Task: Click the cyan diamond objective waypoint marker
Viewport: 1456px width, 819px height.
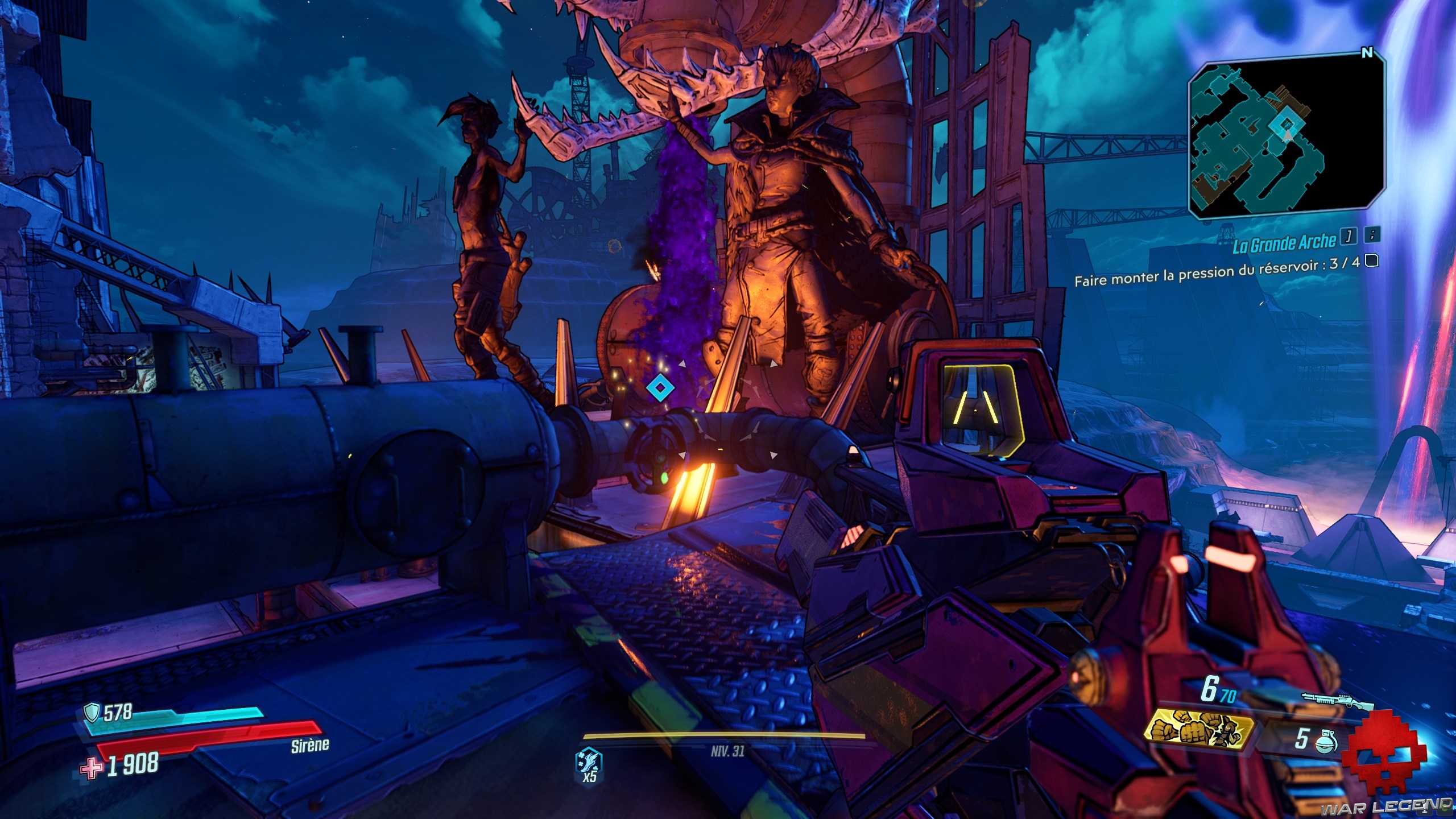Action: [x=660, y=388]
